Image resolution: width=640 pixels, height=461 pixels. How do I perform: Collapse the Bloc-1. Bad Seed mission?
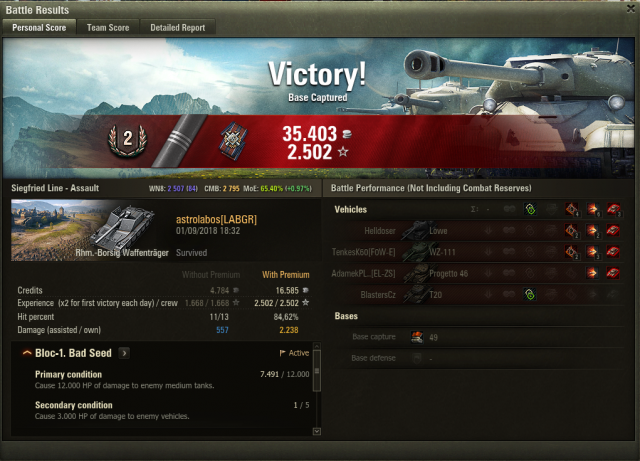coord(25,353)
